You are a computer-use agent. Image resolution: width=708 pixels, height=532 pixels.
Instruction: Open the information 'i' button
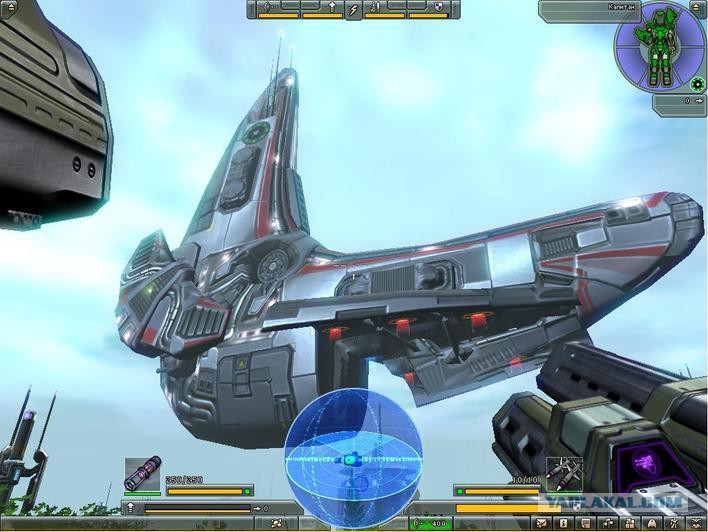[563, 523]
